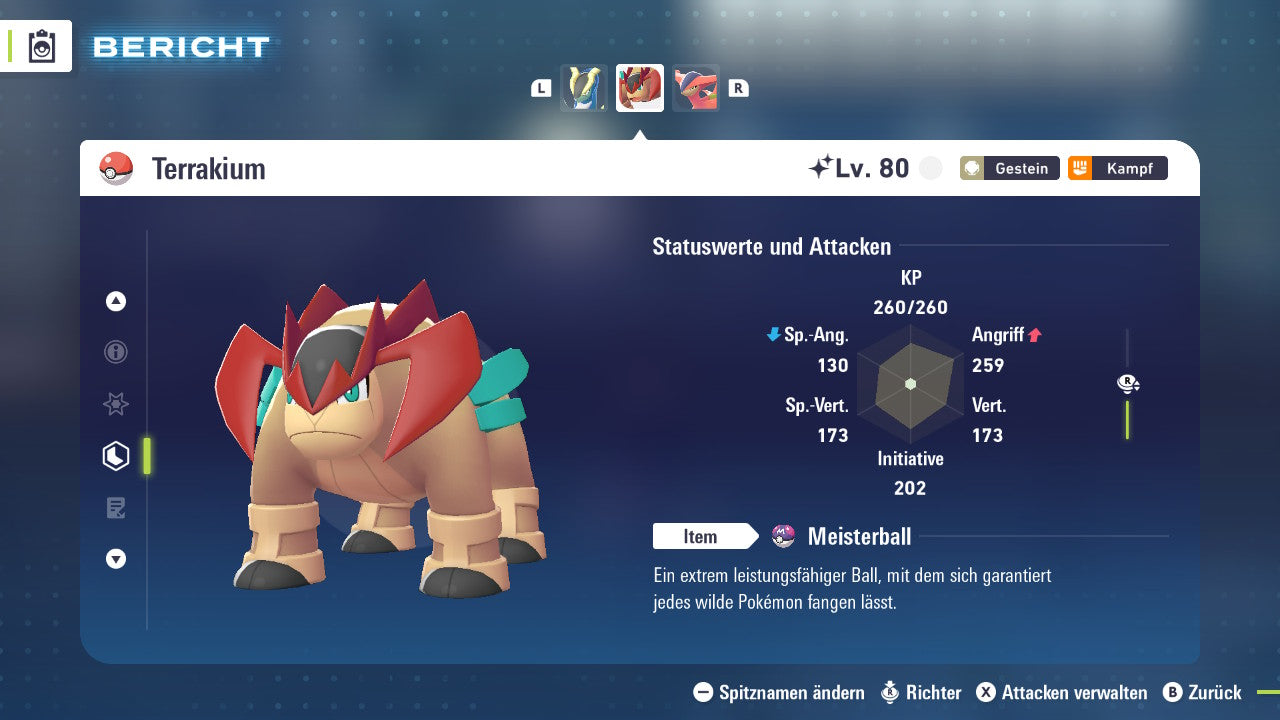The height and width of the screenshot is (720, 1280).
Task: Open the notes document icon in sidebar
Action: 115,508
